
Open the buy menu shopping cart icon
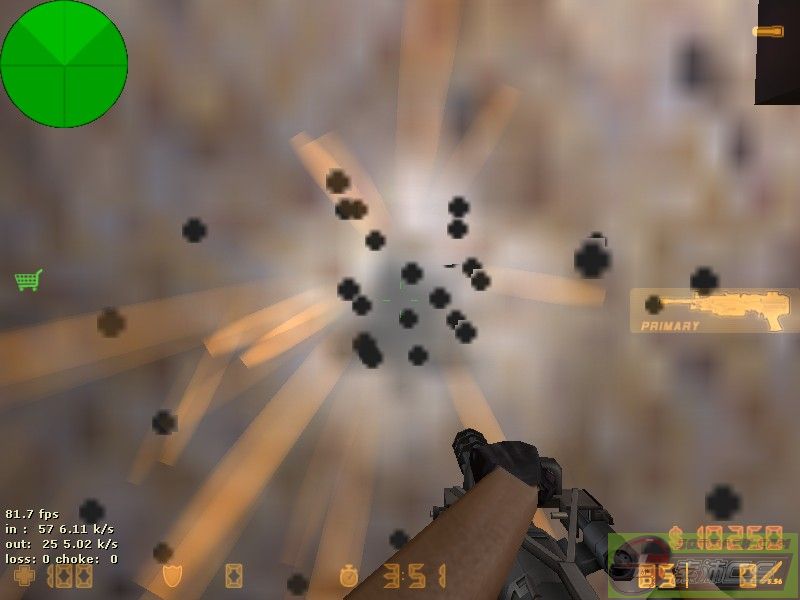click(x=28, y=280)
